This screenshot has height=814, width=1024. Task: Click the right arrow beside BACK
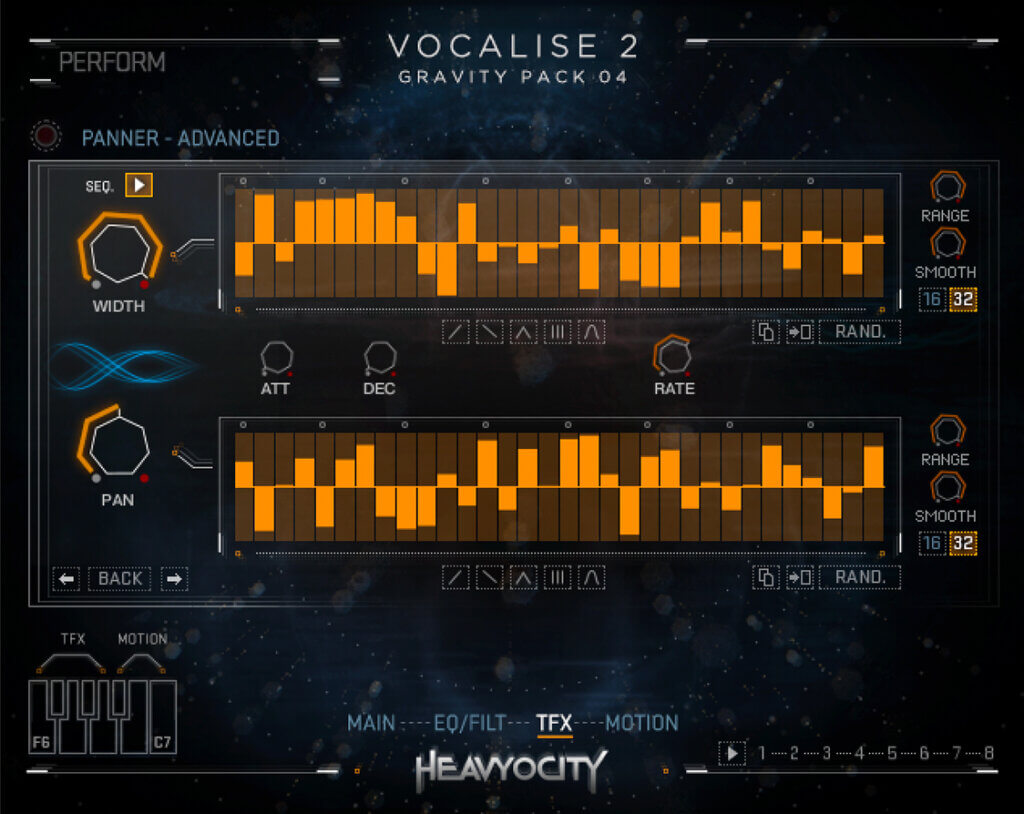pyautogui.click(x=174, y=578)
